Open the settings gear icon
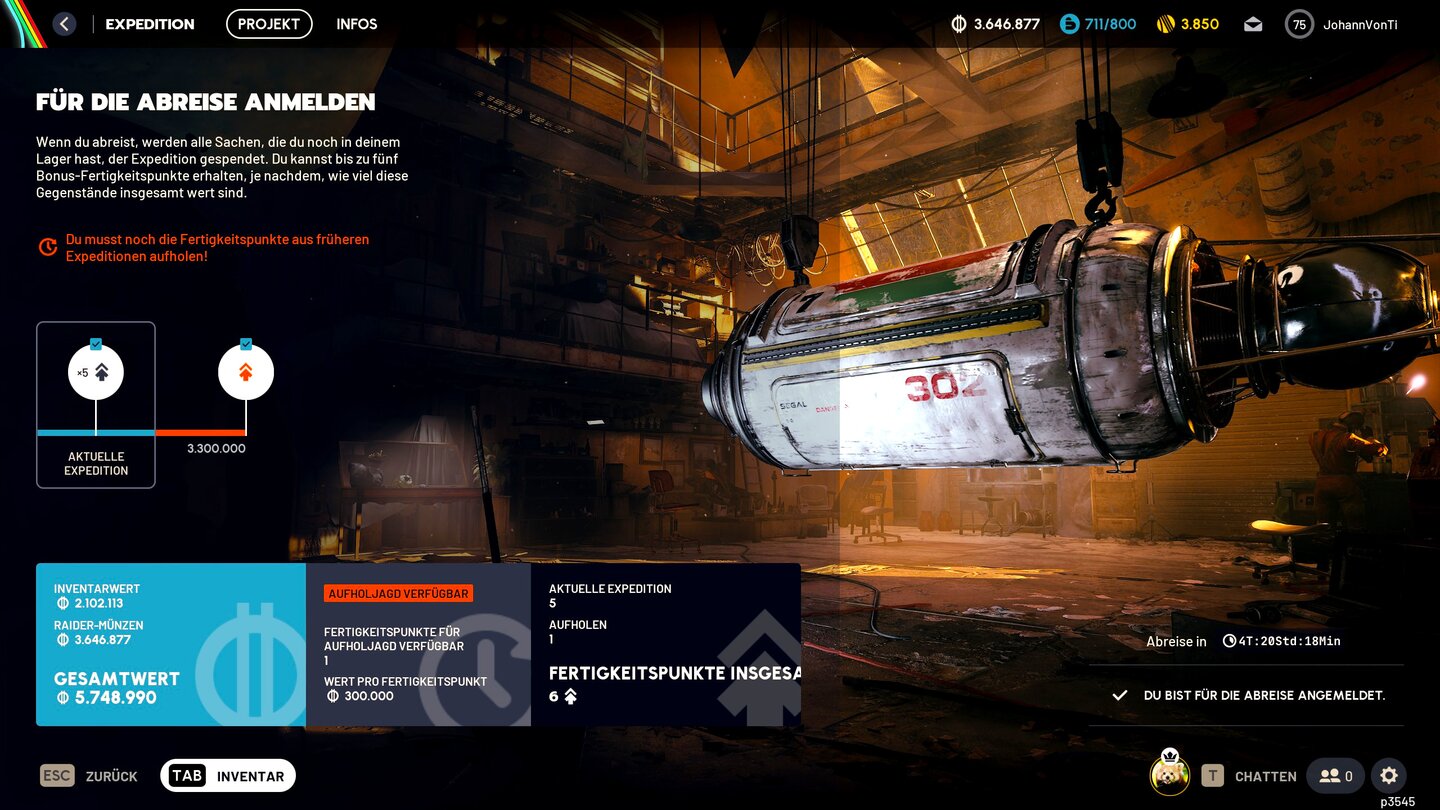The width and height of the screenshot is (1440, 810). click(x=1389, y=775)
